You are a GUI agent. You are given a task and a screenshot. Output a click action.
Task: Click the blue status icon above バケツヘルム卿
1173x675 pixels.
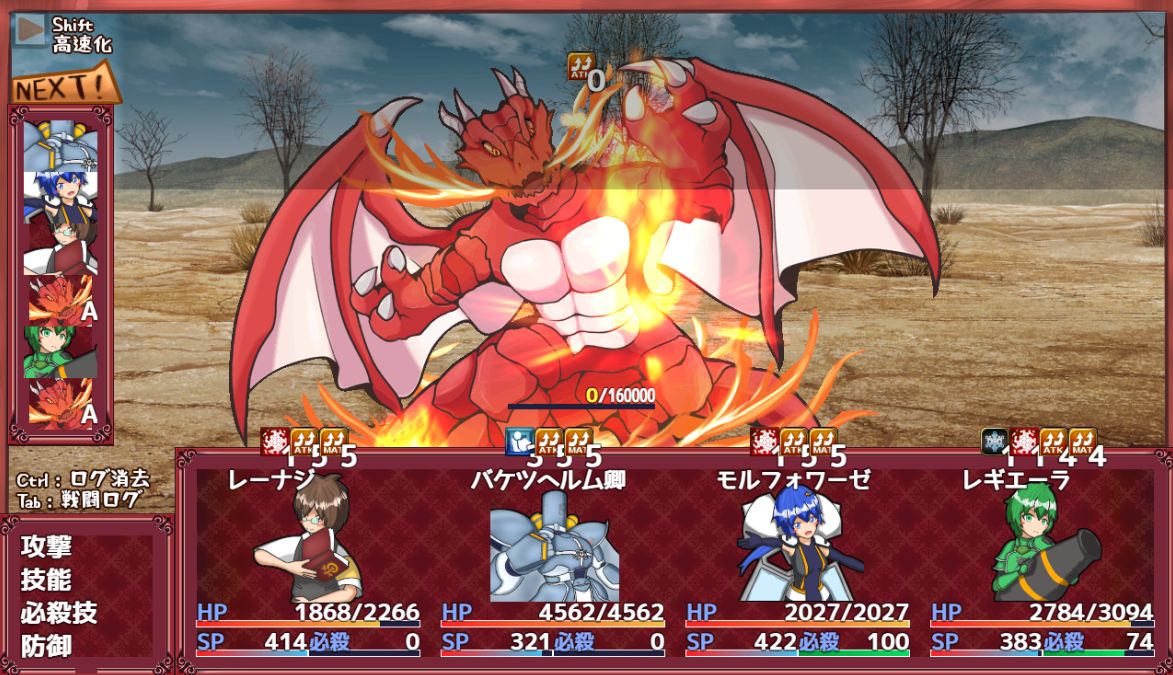pos(519,441)
